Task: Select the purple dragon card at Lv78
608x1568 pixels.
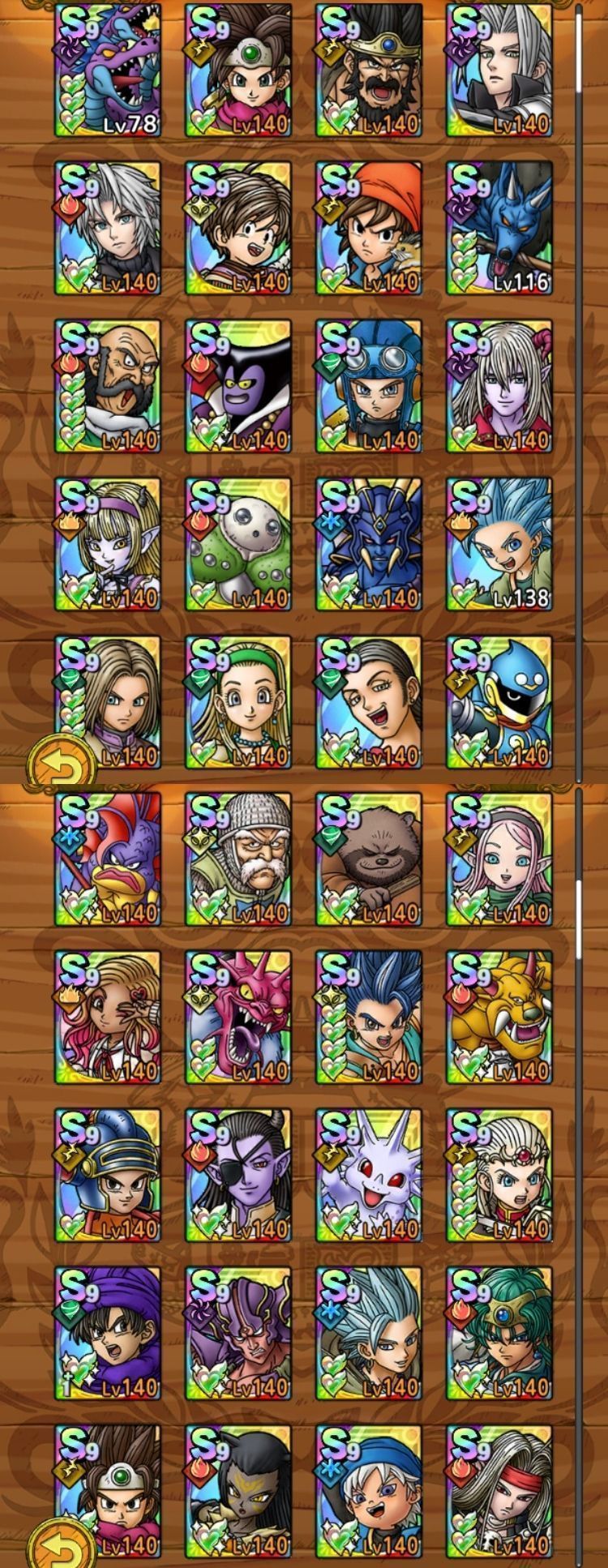Action: [x=108, y=71]
